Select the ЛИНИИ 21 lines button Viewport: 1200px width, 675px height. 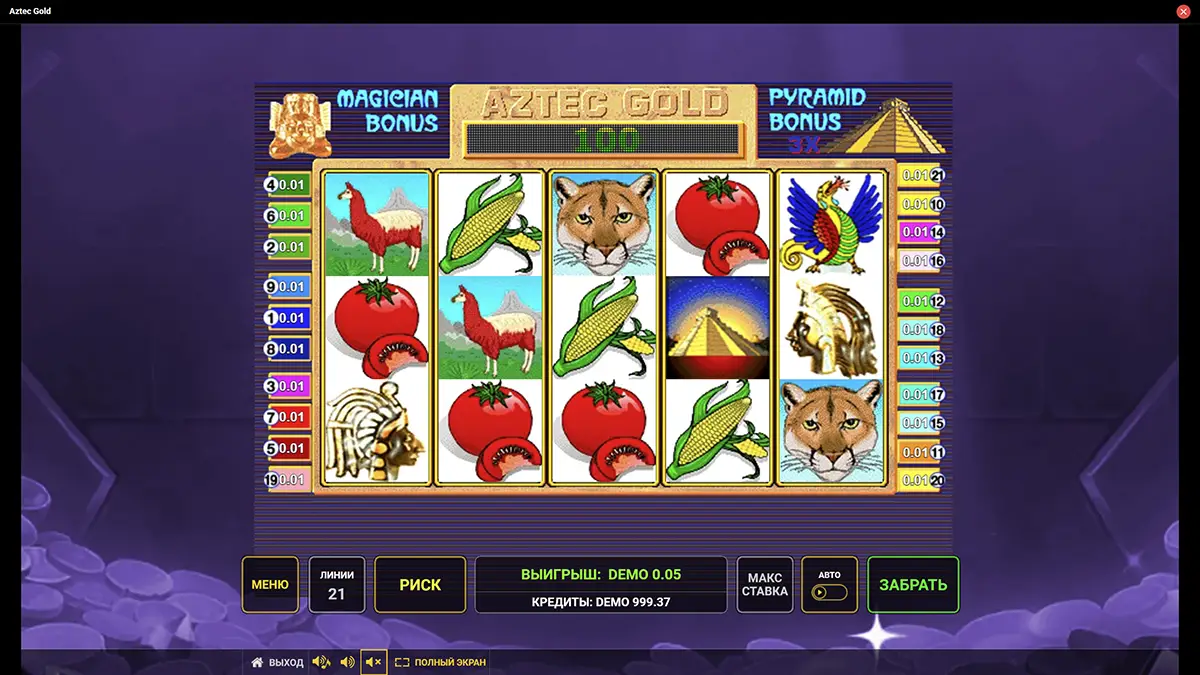coord(337,585)
